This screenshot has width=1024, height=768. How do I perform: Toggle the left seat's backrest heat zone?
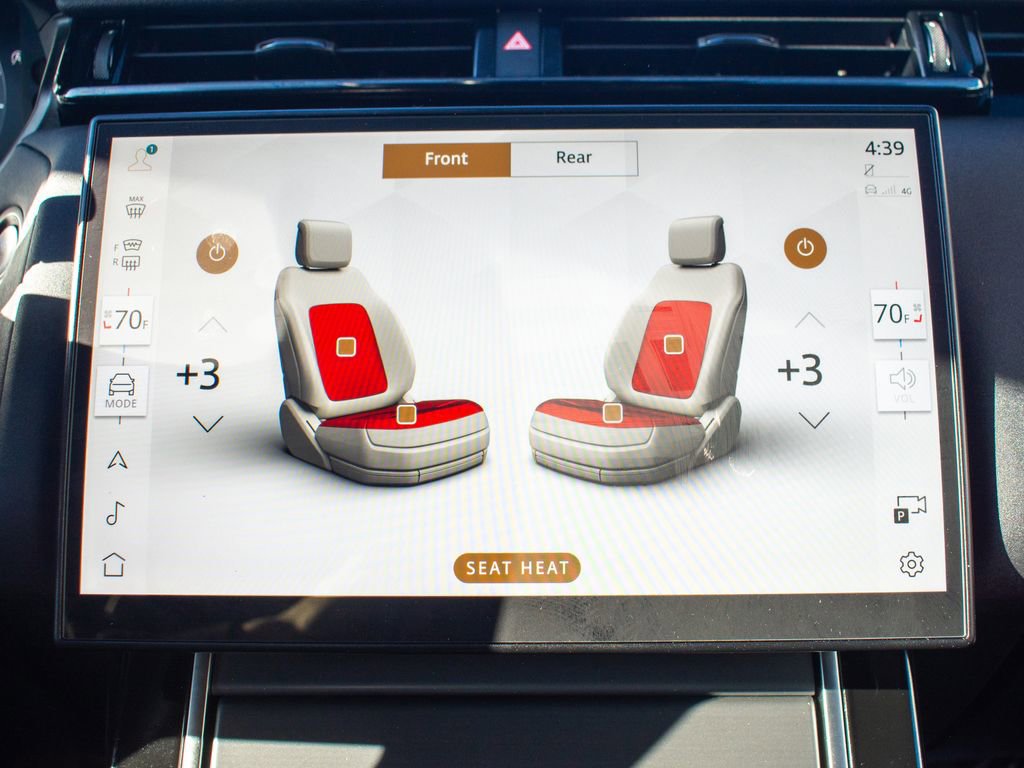[346, 346]
